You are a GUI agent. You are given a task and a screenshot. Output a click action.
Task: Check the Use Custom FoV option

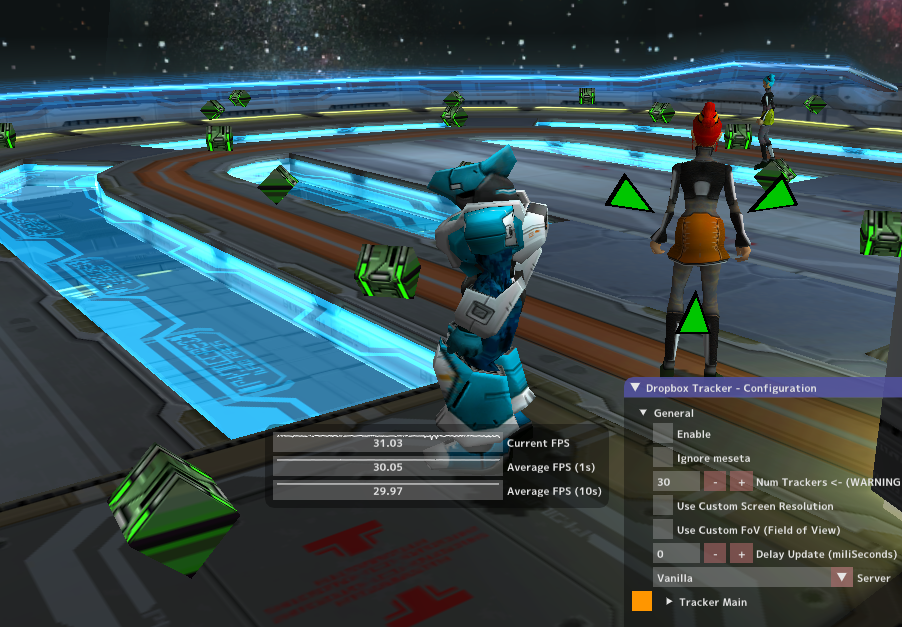(x=663, y=530)
